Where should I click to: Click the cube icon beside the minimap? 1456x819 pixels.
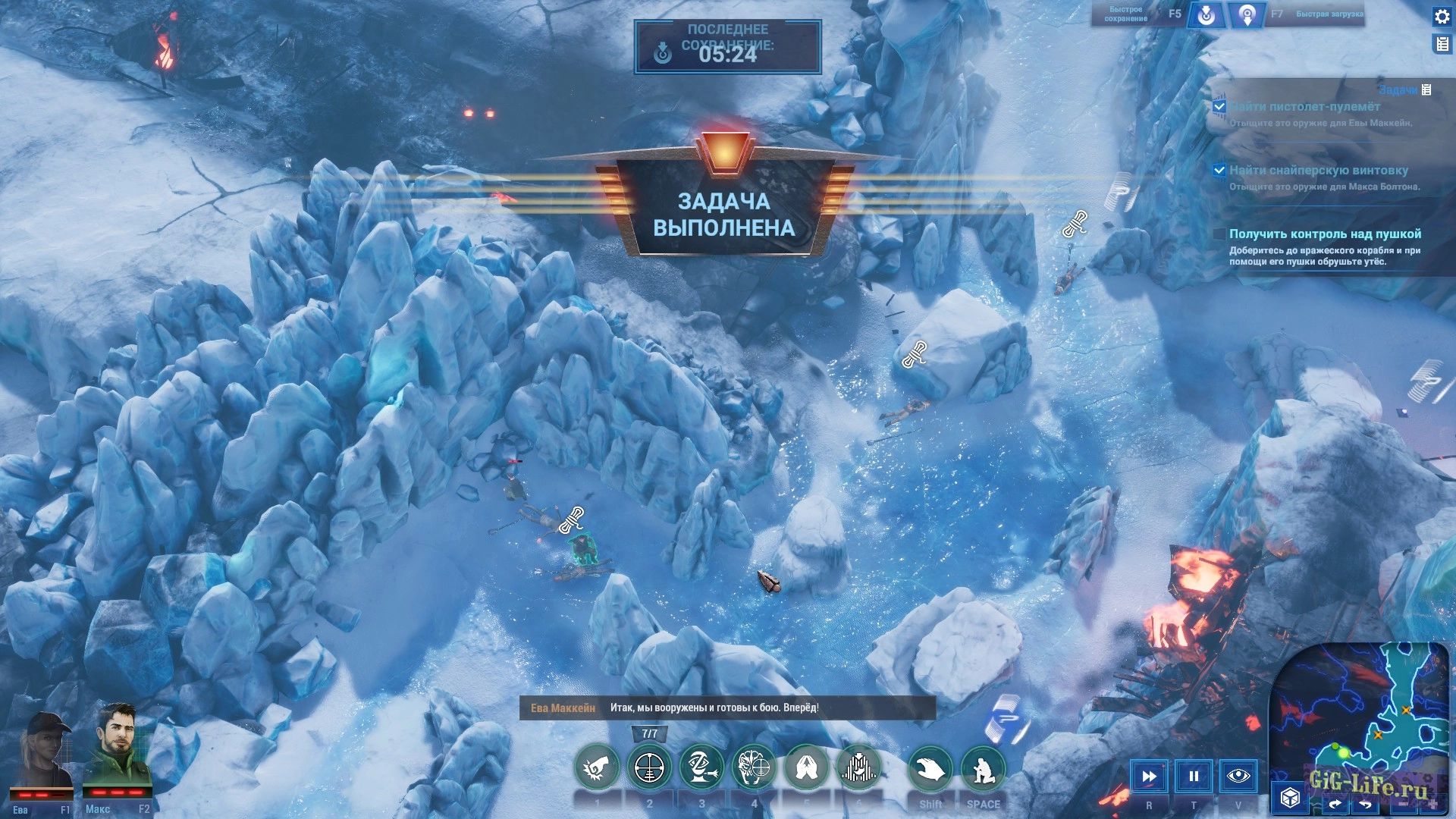1290,798
